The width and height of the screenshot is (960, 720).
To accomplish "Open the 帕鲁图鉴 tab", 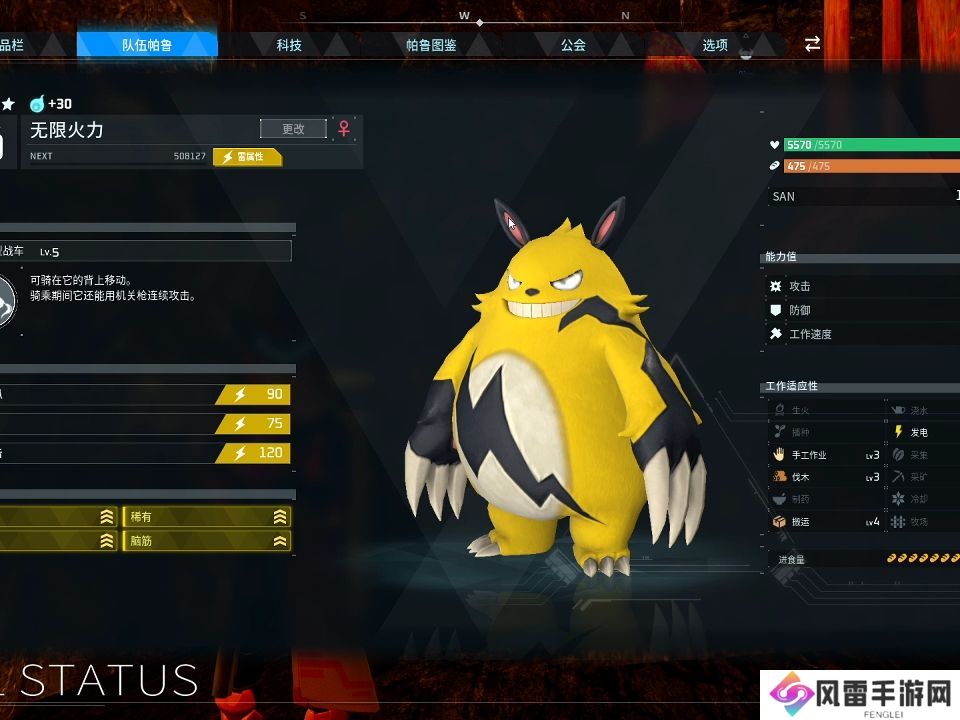I will [x=431, y=45].
